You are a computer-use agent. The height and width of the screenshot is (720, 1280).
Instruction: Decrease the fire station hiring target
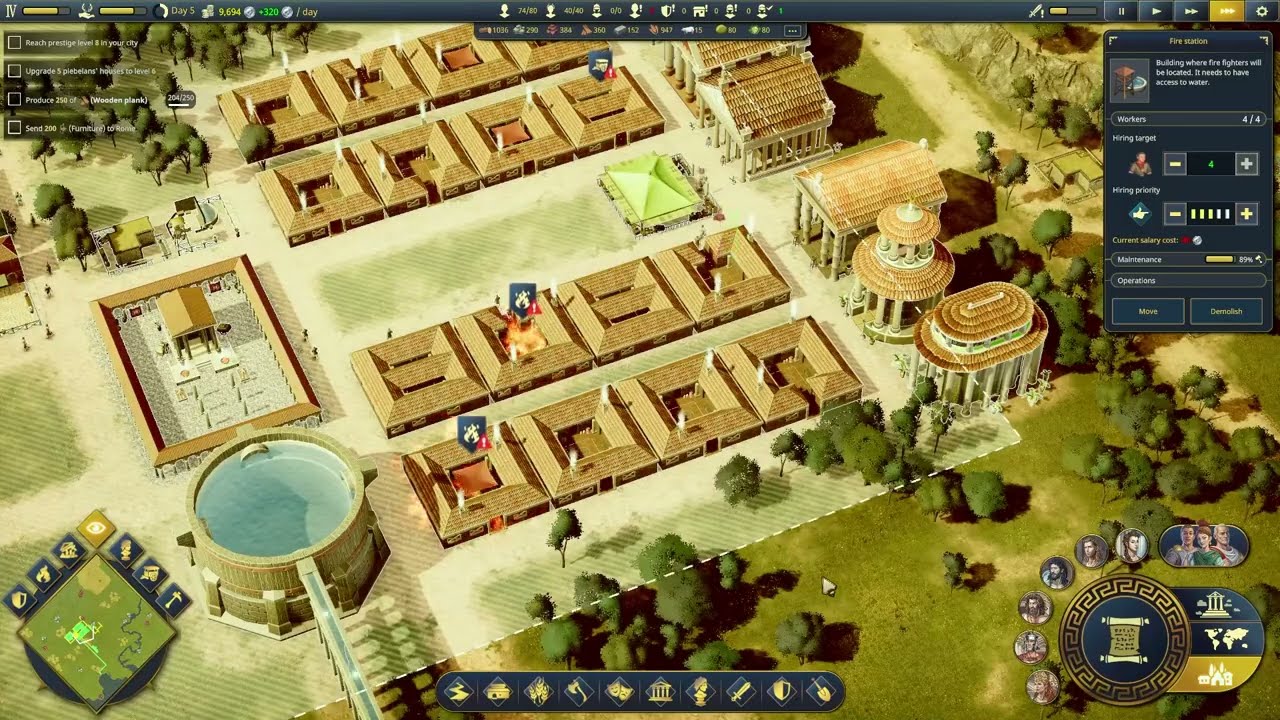tap(1175, 164)
